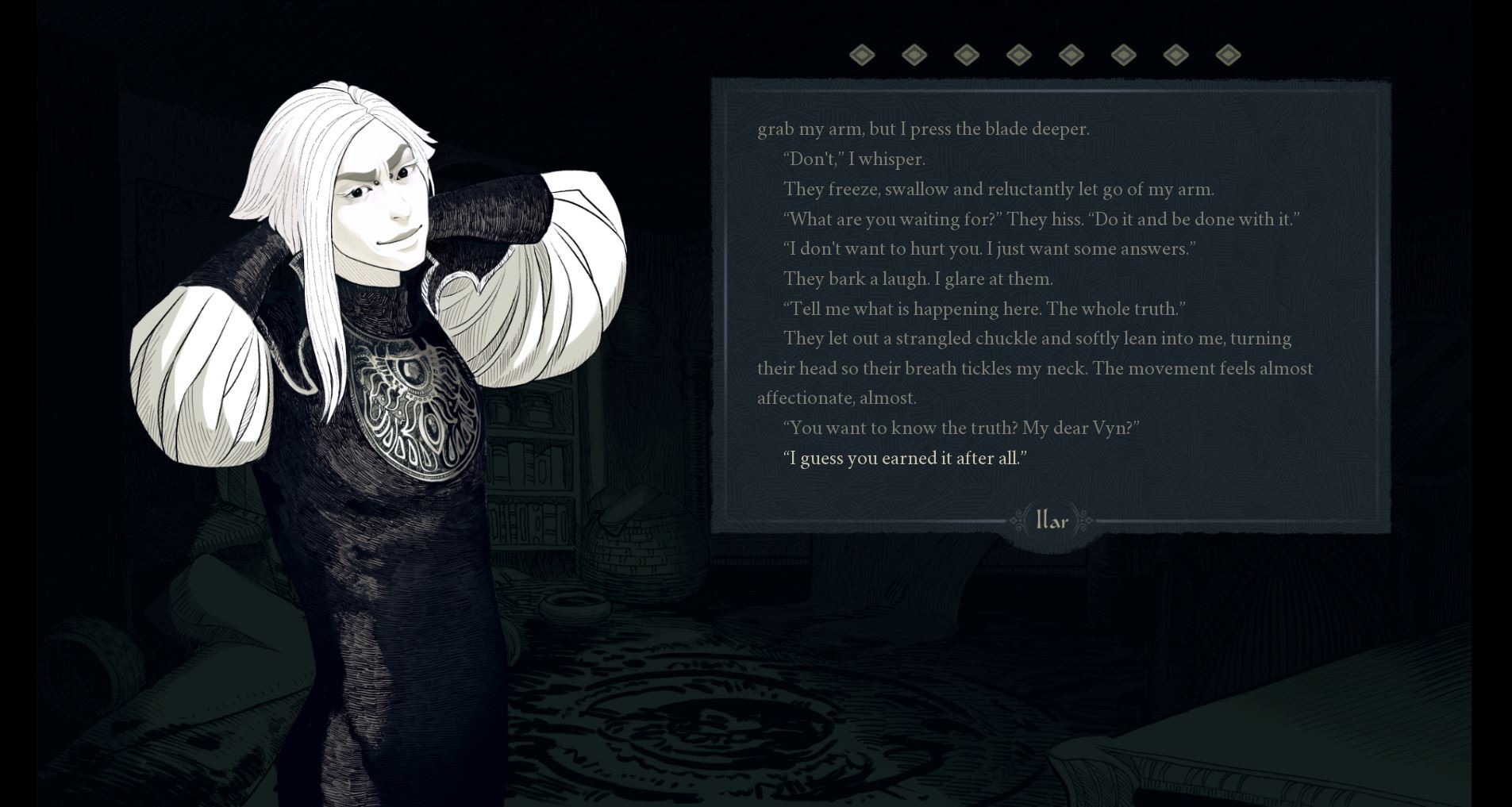This screenshot has width=1512, height=807.
Task: Click the line 'You want to know the truth? My dear Vyn?'
Action: click(x=963, y=428)
